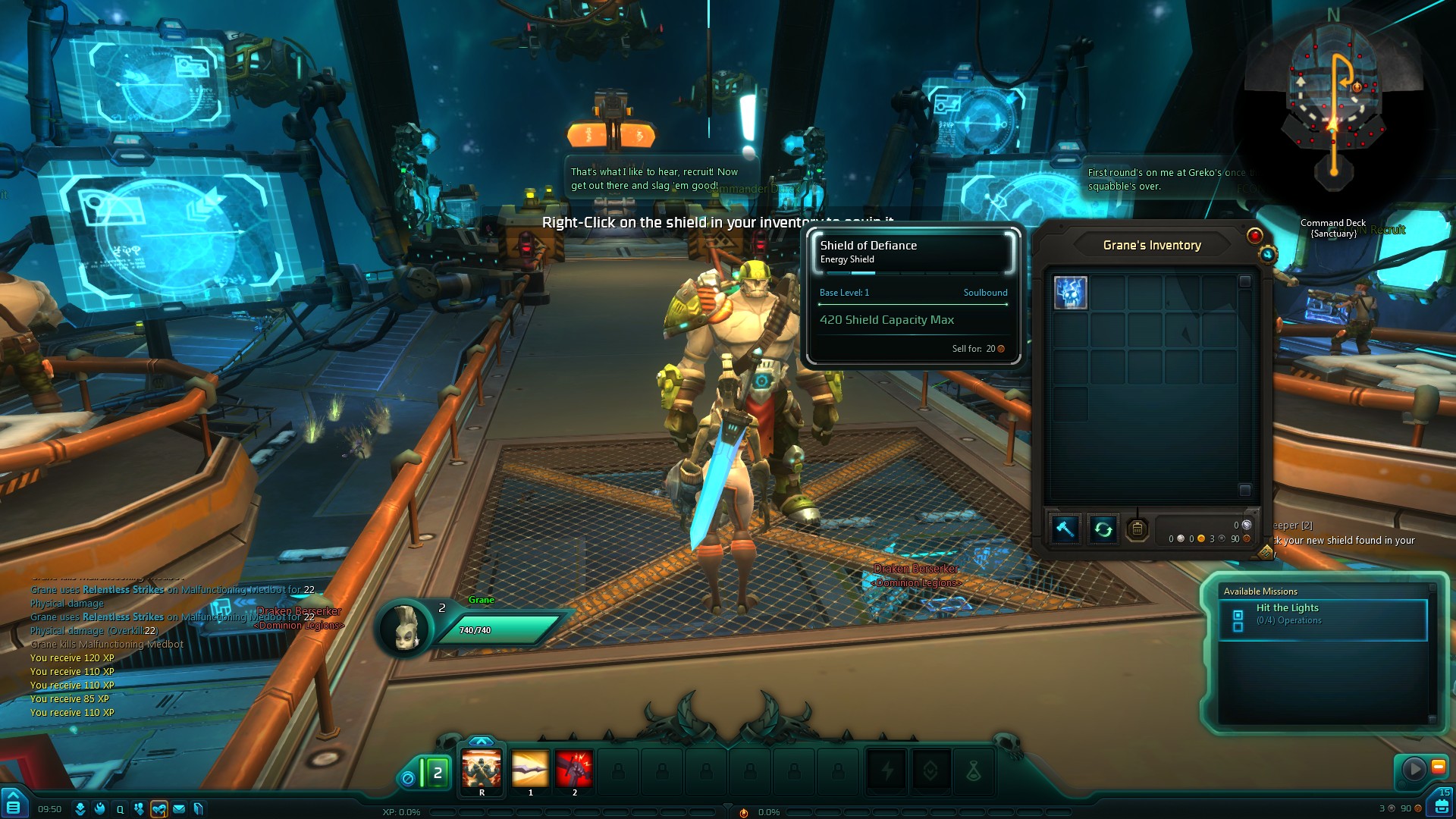Activate the Relentless Strikes ability on R
The image size is (1456, 819).
(482, 769)
